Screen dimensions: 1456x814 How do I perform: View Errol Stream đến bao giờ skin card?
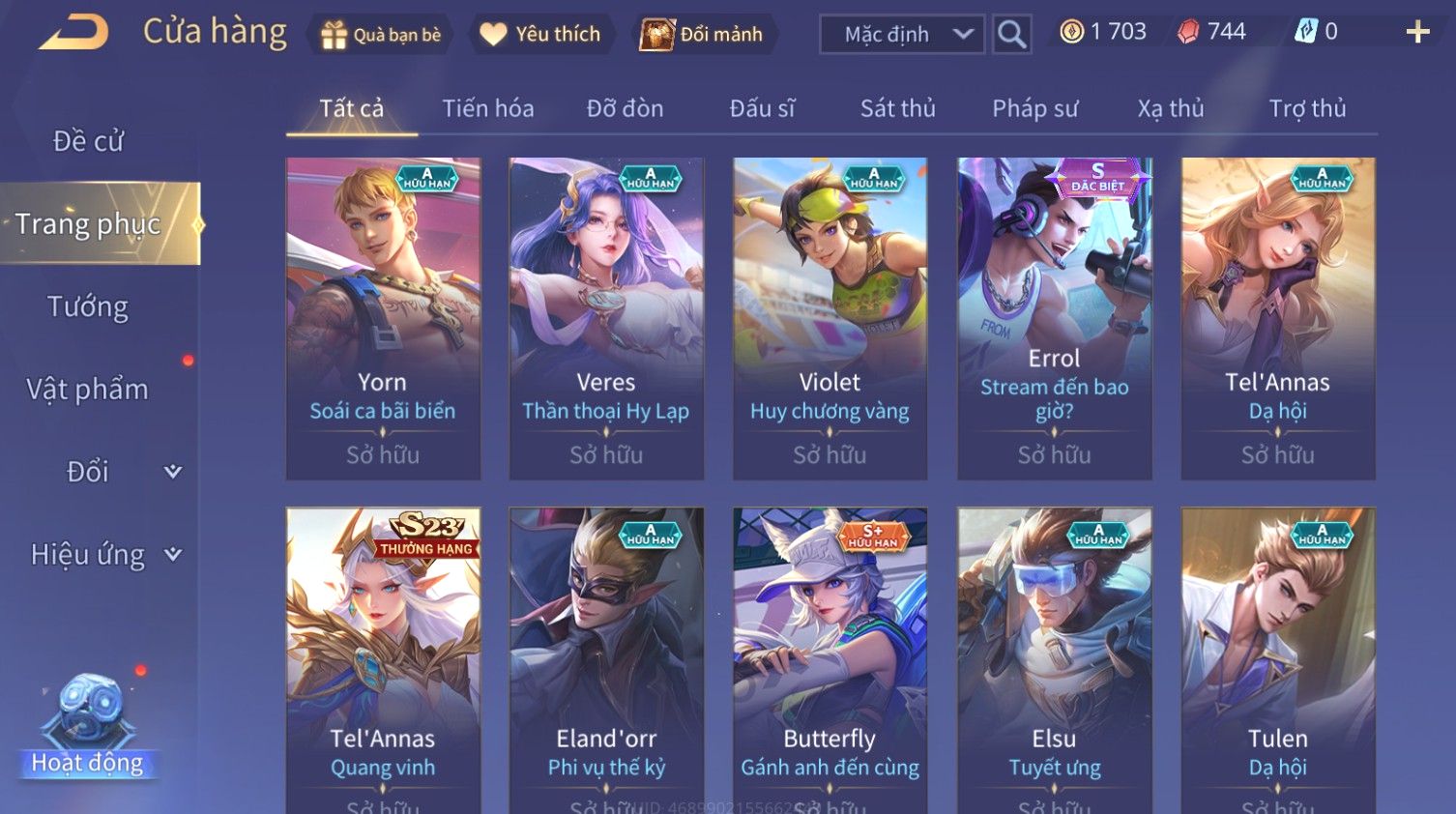point(1054,318)
